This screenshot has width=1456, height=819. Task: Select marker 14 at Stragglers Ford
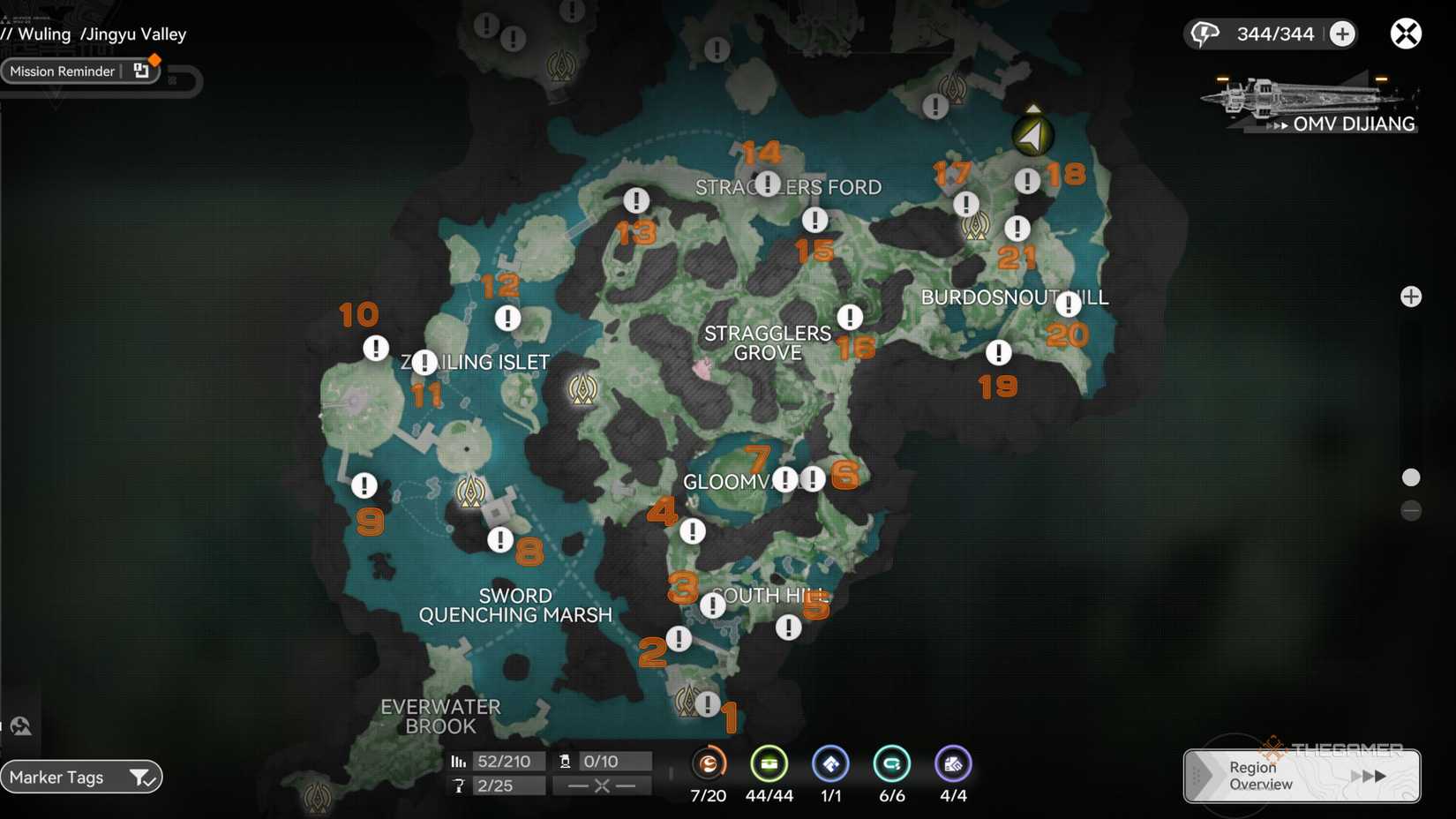coord(766,184)
